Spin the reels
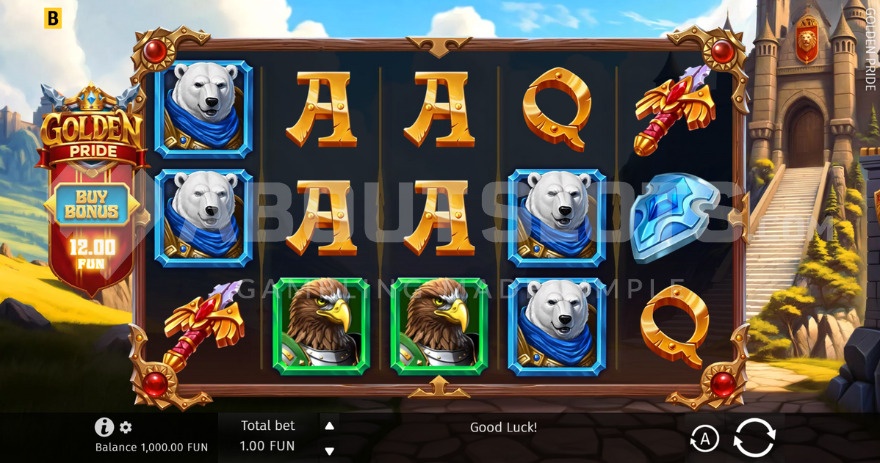The height and width of the screenshot is (463, 880). coord(754,438)
